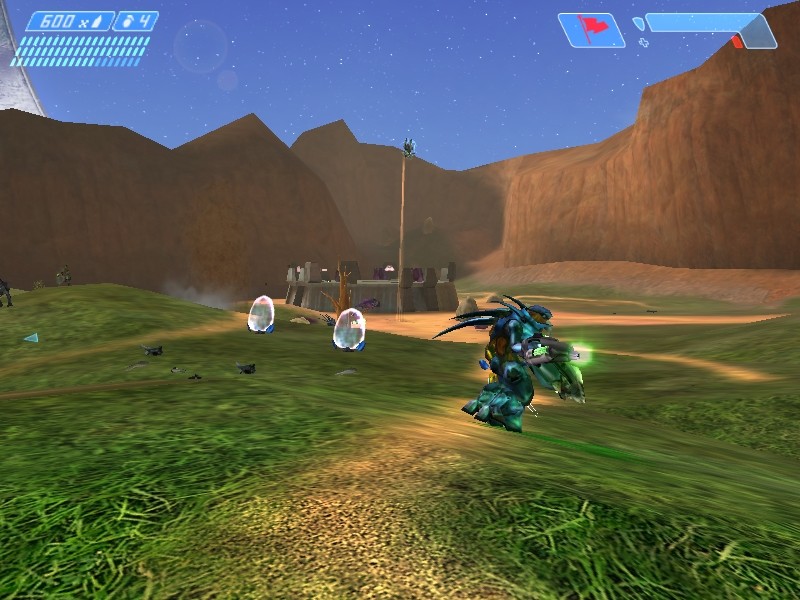Click the red flag objective icon

pyautogui.click(x=592, y=29)
